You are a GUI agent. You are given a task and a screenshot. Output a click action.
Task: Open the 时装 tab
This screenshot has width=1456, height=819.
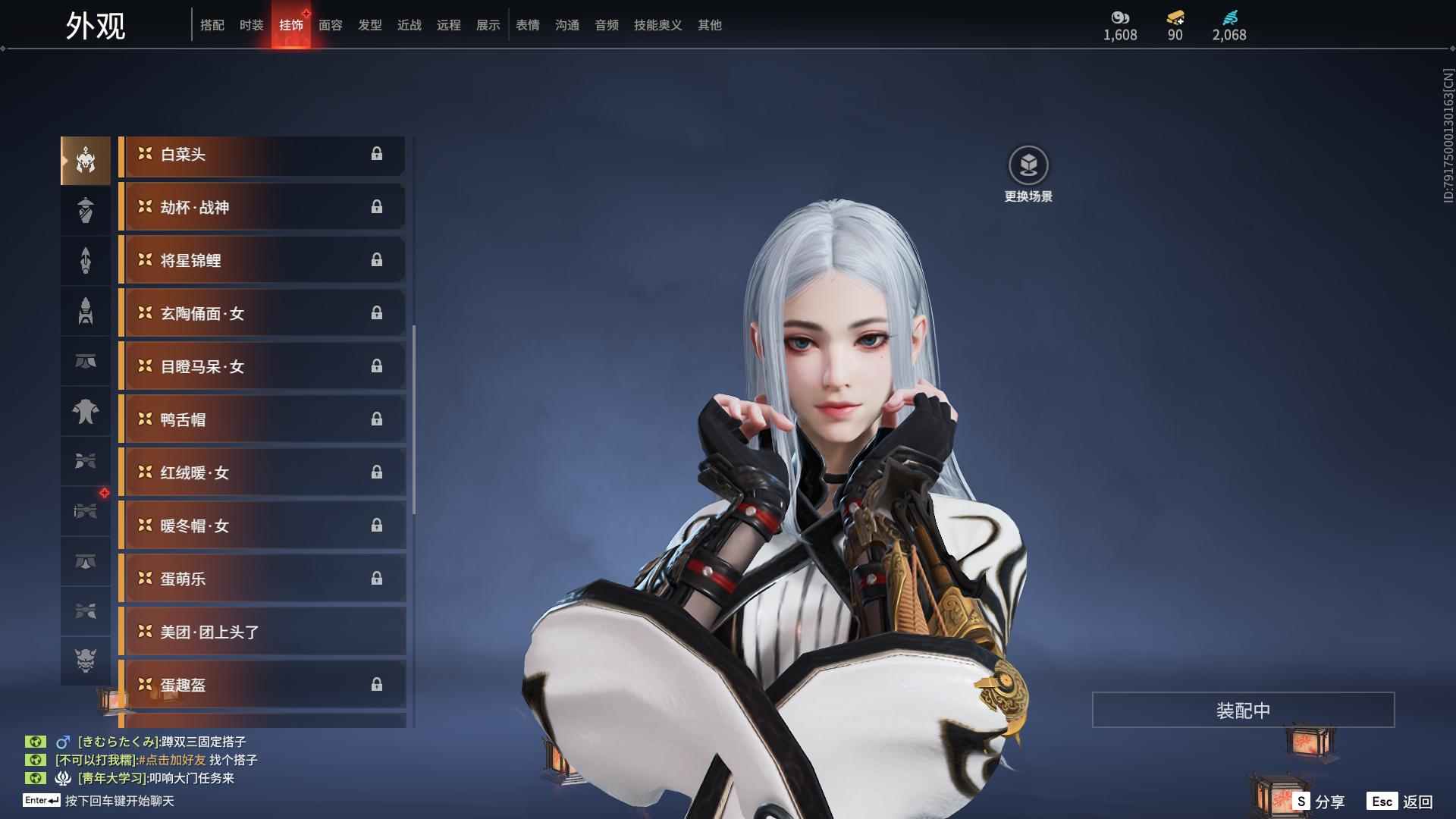[x=251, y=25]
